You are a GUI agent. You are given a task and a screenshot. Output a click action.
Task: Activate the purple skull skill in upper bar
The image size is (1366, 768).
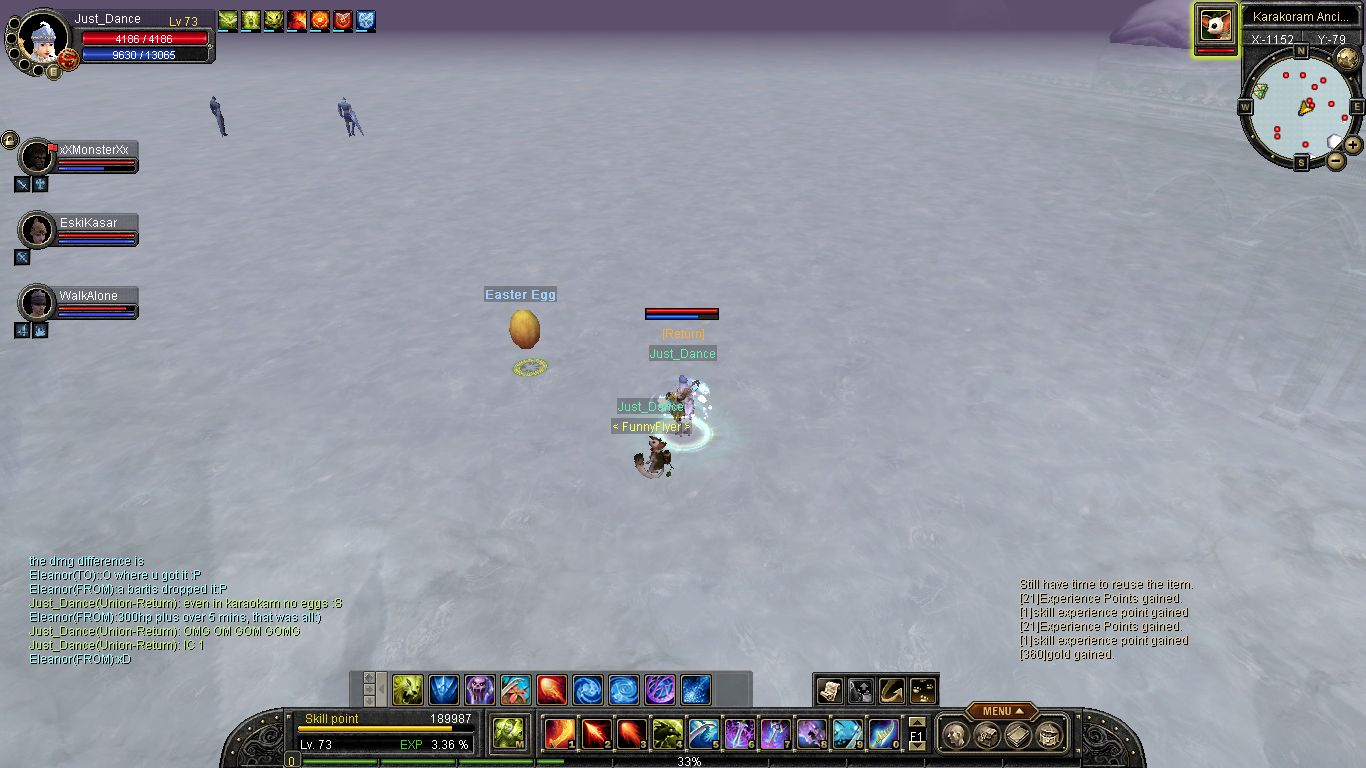click(x=479, y=690)
